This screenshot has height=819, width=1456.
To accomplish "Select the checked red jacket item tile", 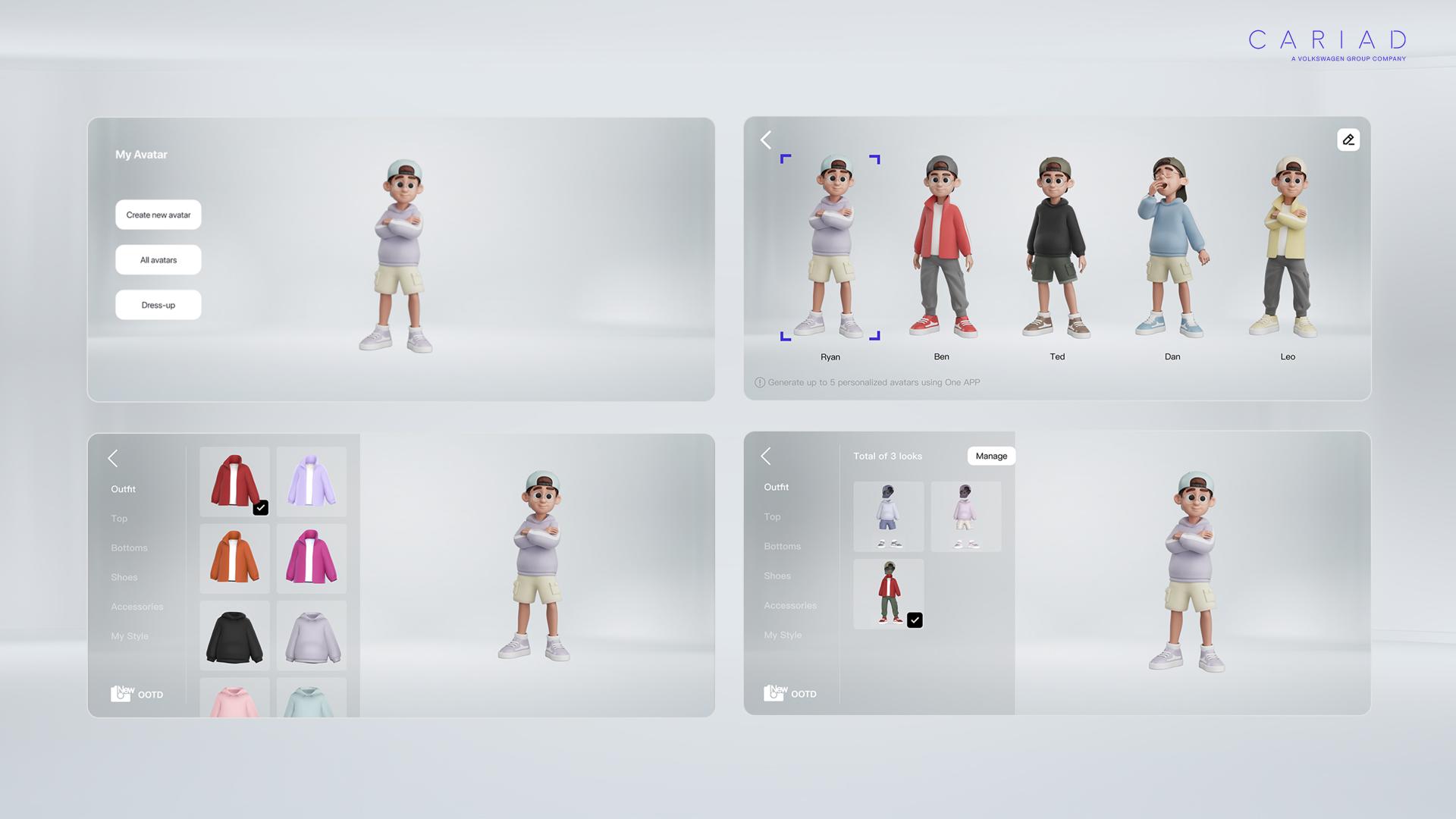I will [x=234, y=482].
